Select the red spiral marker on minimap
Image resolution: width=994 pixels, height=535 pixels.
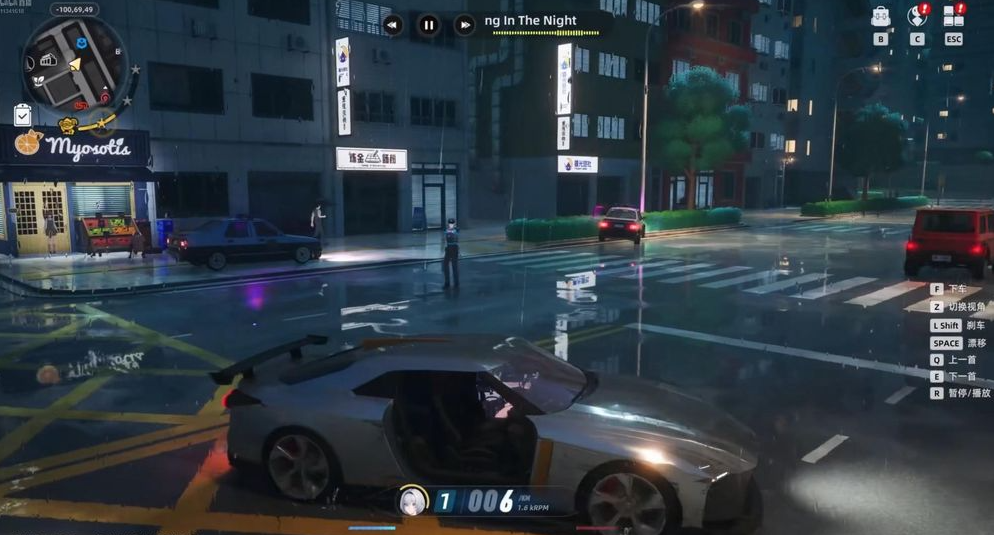tap(82, 103)
